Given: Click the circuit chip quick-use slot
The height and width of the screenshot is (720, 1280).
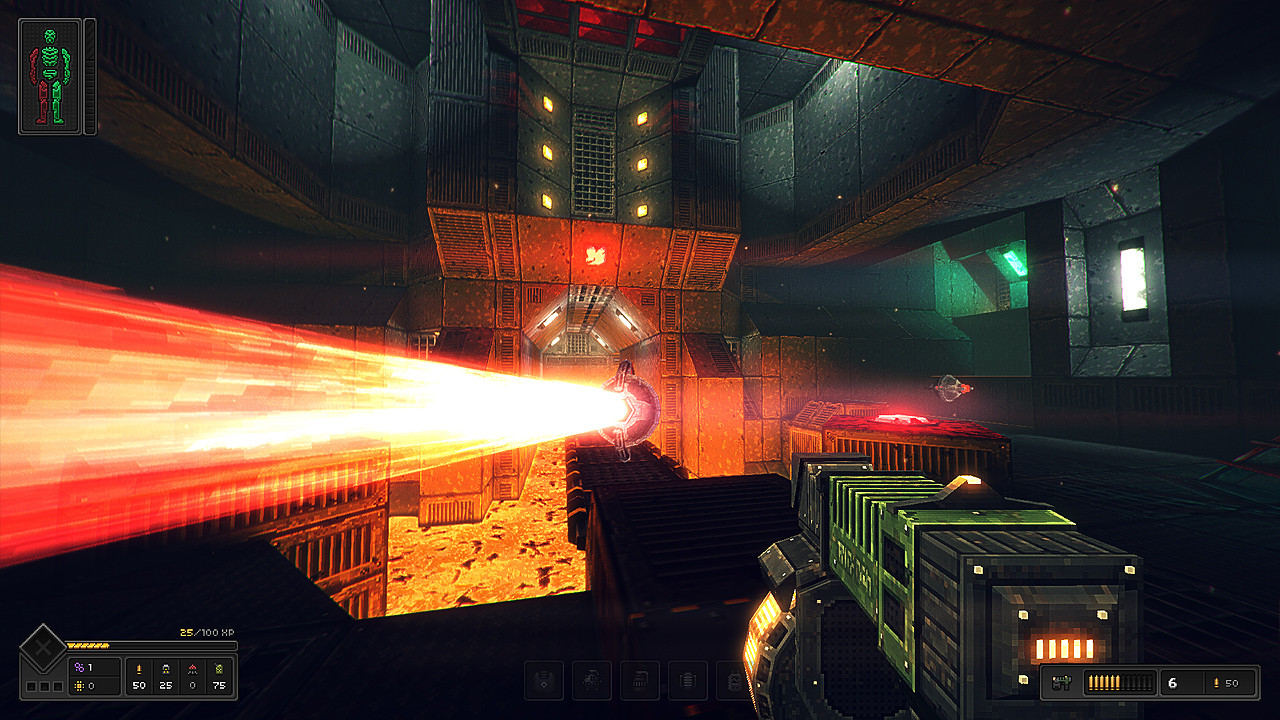Looking at the screenshot, I should (x=639, y=679).
